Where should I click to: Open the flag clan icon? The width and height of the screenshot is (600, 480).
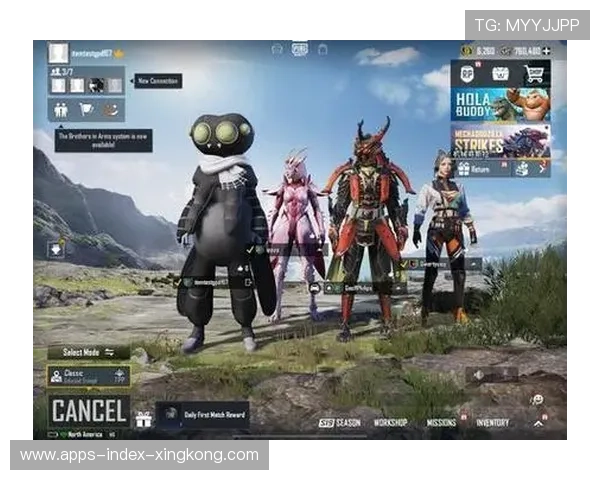[x=87, y=110]
